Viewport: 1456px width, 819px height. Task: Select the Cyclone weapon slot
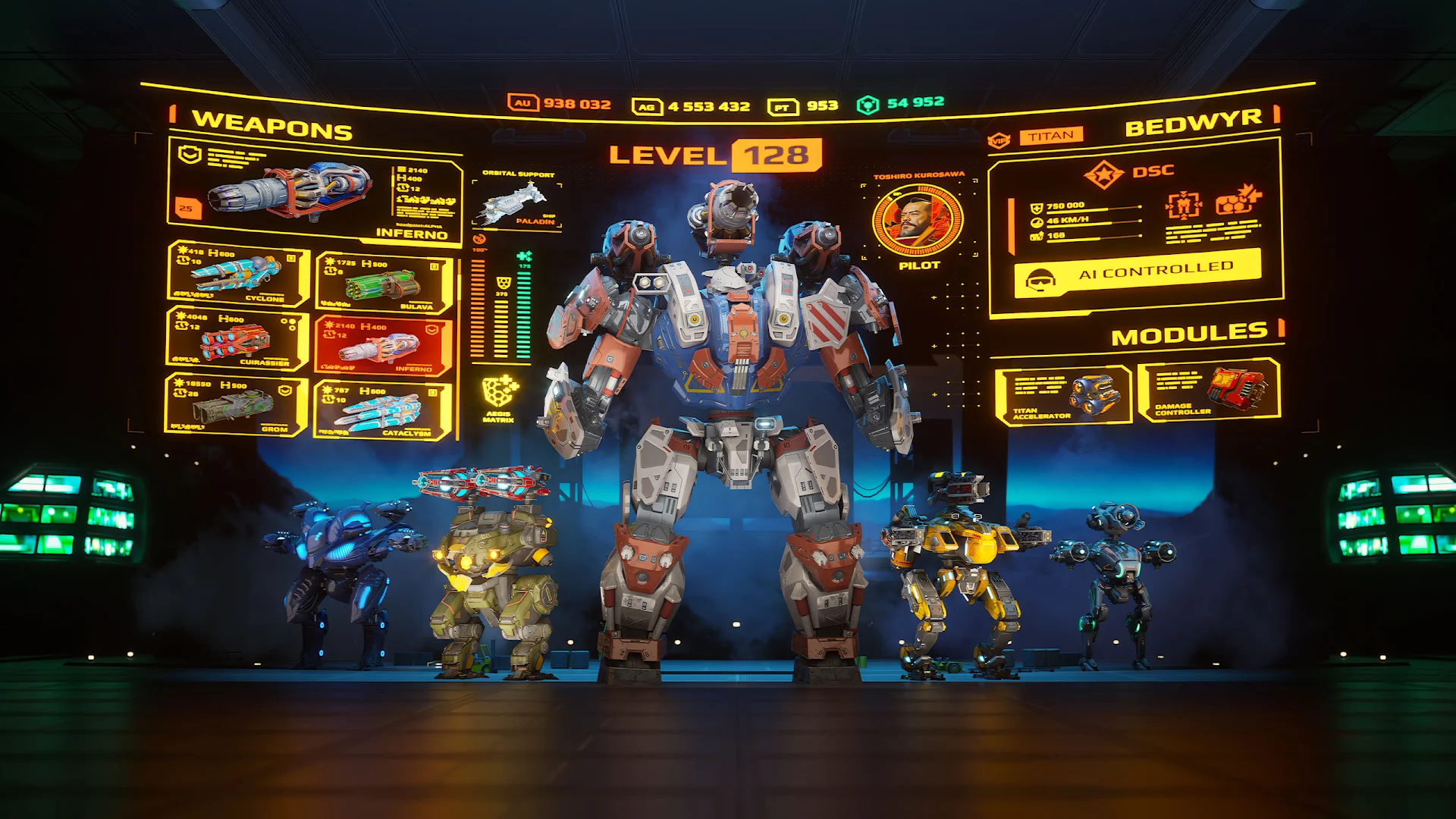(235, 275)
